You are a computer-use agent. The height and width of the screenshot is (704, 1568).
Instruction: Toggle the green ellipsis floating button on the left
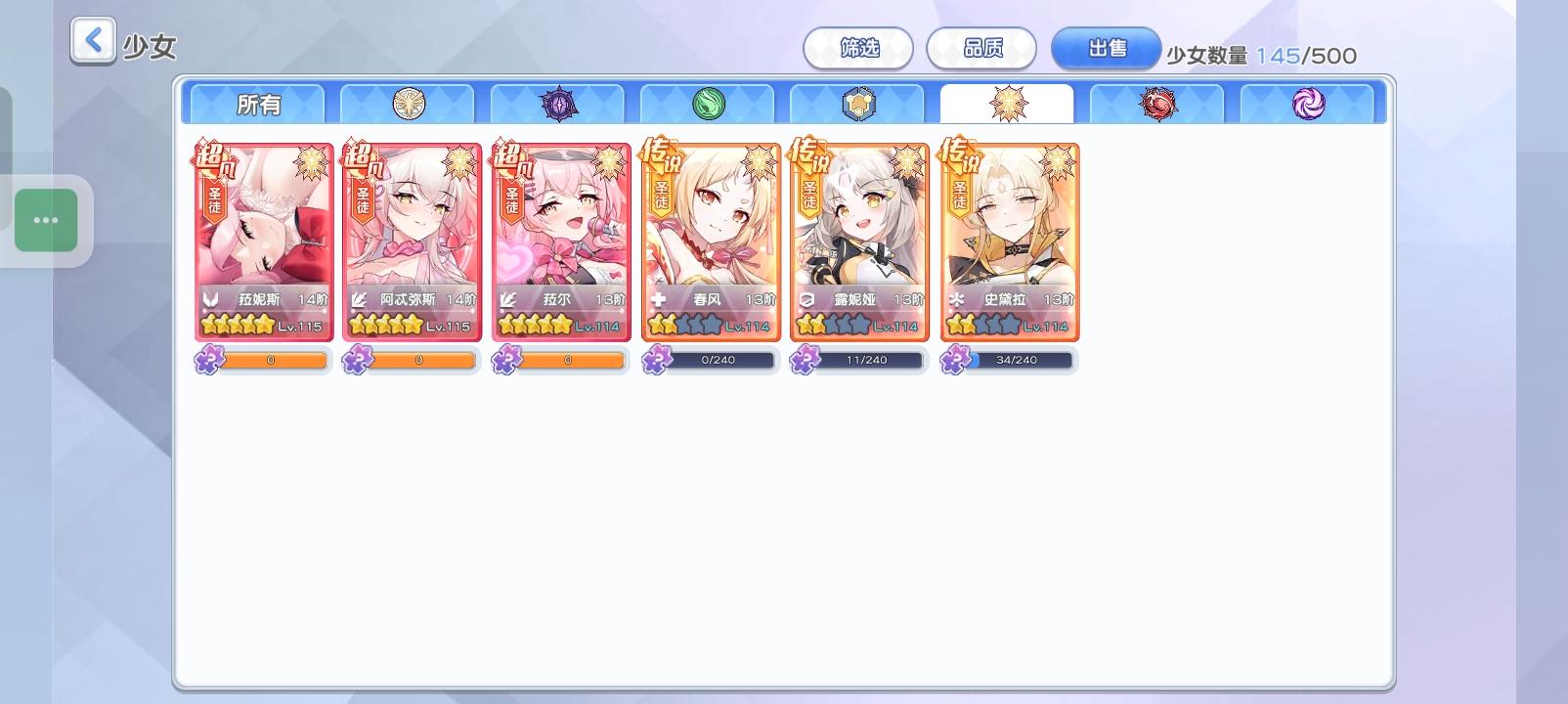(x=47, y=220)
